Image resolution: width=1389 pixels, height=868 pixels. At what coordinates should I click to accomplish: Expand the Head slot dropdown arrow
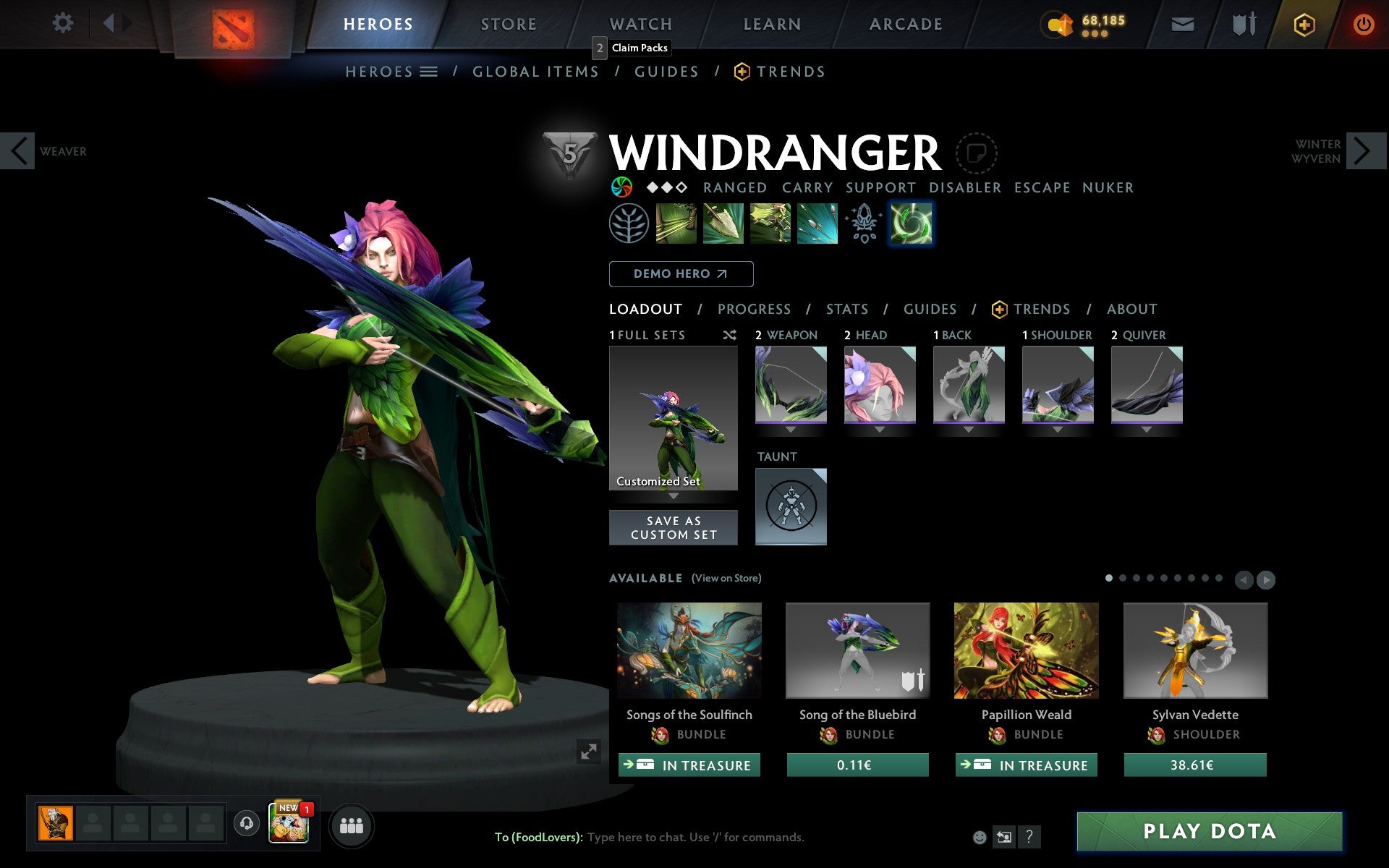click(880, 428)
